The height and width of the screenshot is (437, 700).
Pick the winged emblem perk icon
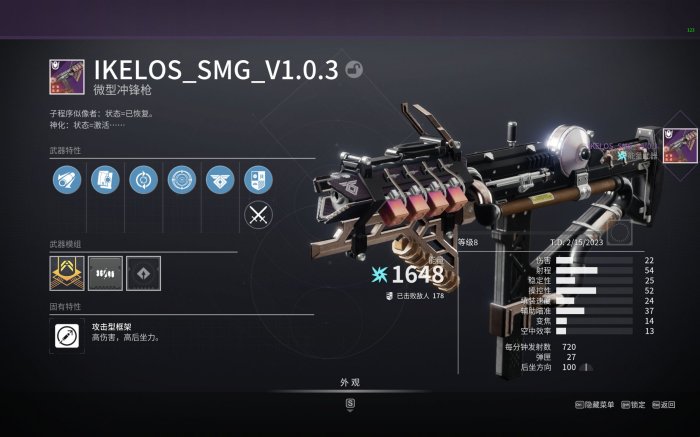[219, 180]
